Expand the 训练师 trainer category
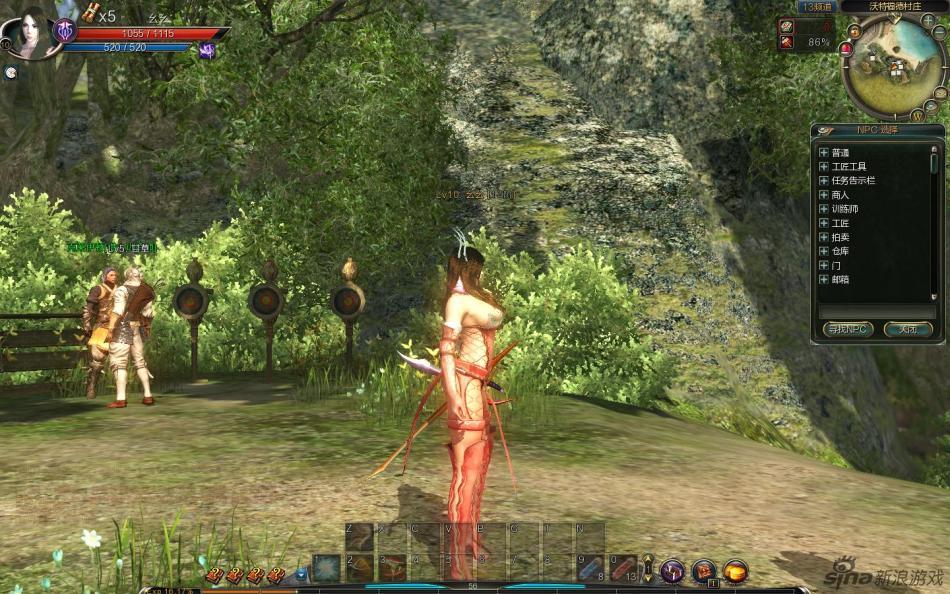Viewport: 950px width, 594px height. point(824,209)
